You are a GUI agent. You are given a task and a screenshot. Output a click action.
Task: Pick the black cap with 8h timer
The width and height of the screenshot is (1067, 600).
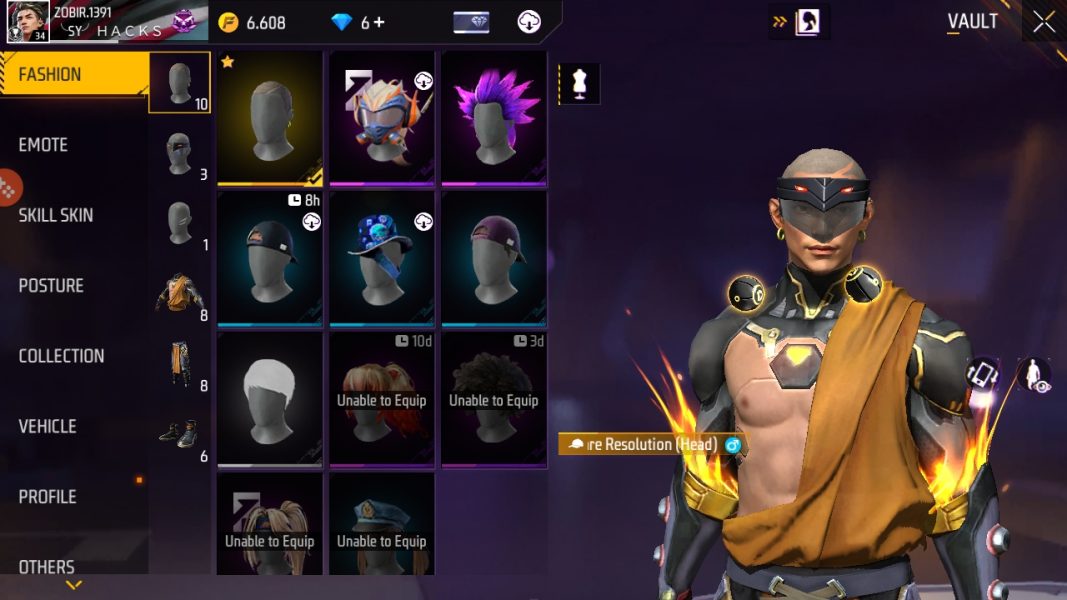[270, 259]
